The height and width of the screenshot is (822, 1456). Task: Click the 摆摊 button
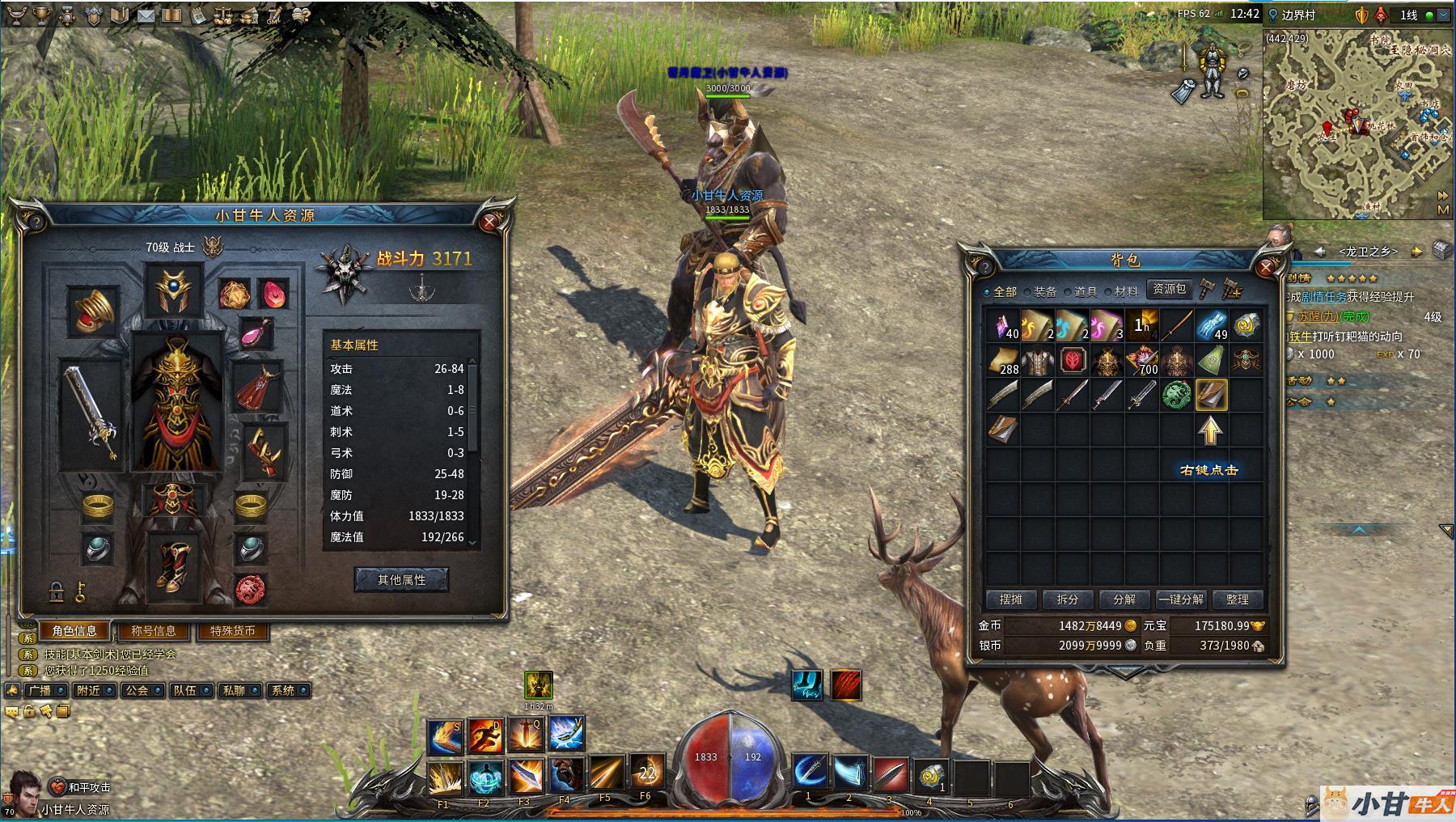[x=1011, y=600]
